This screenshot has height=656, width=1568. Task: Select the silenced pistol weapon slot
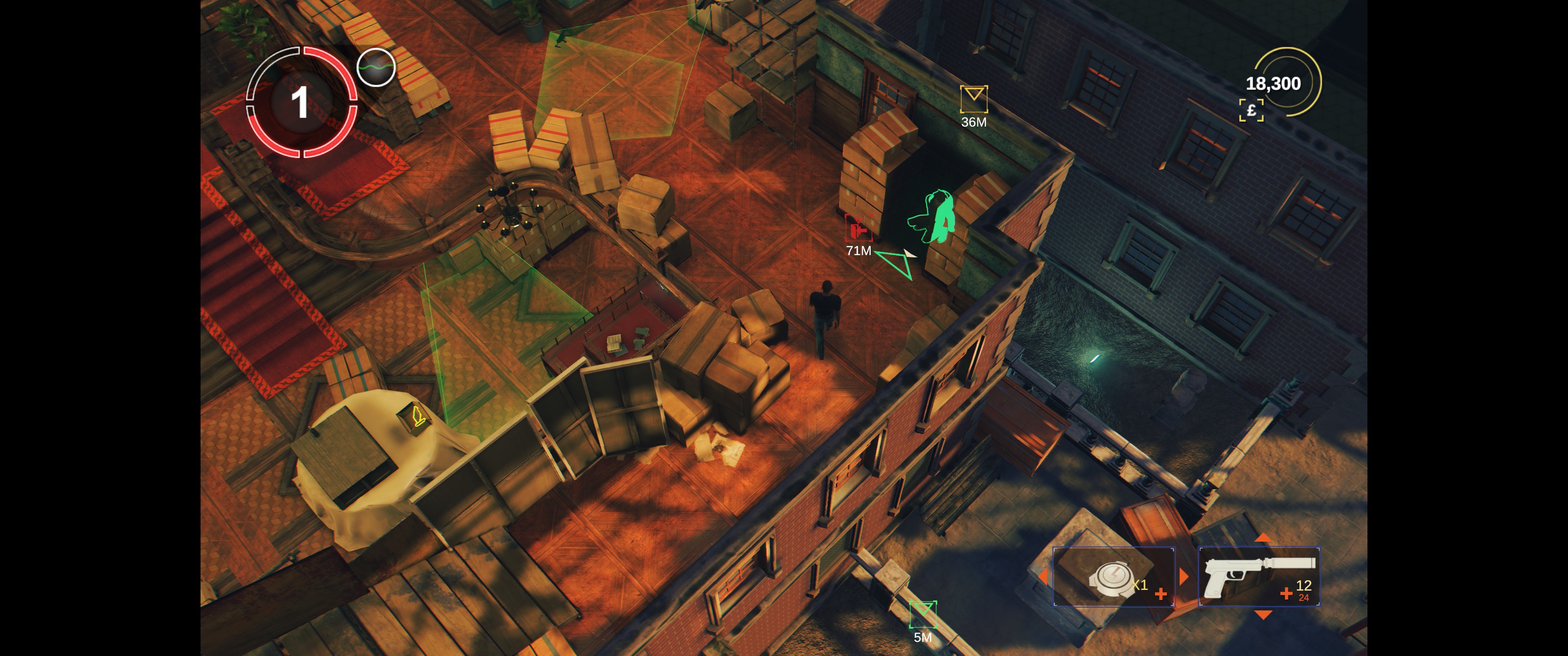tap(1258, 576)
